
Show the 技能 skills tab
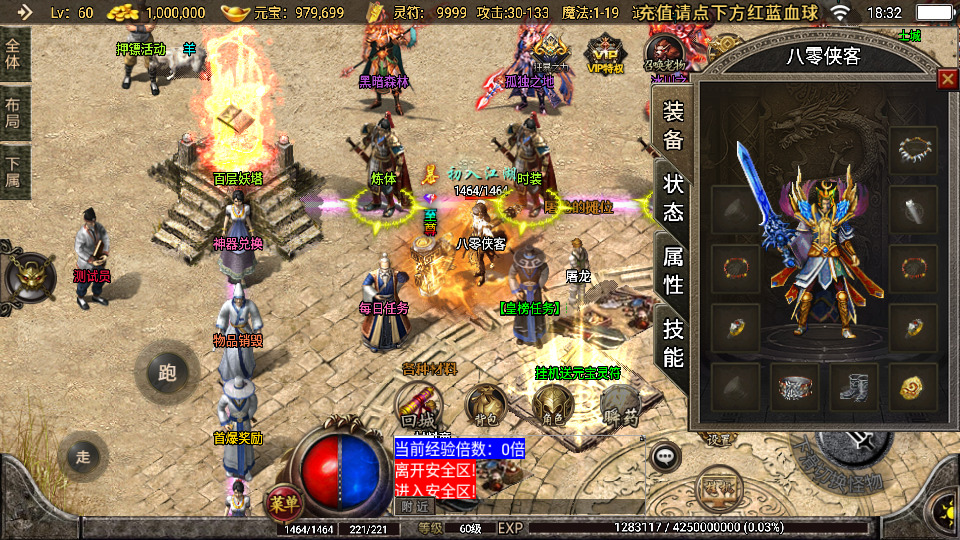[674, 342]
